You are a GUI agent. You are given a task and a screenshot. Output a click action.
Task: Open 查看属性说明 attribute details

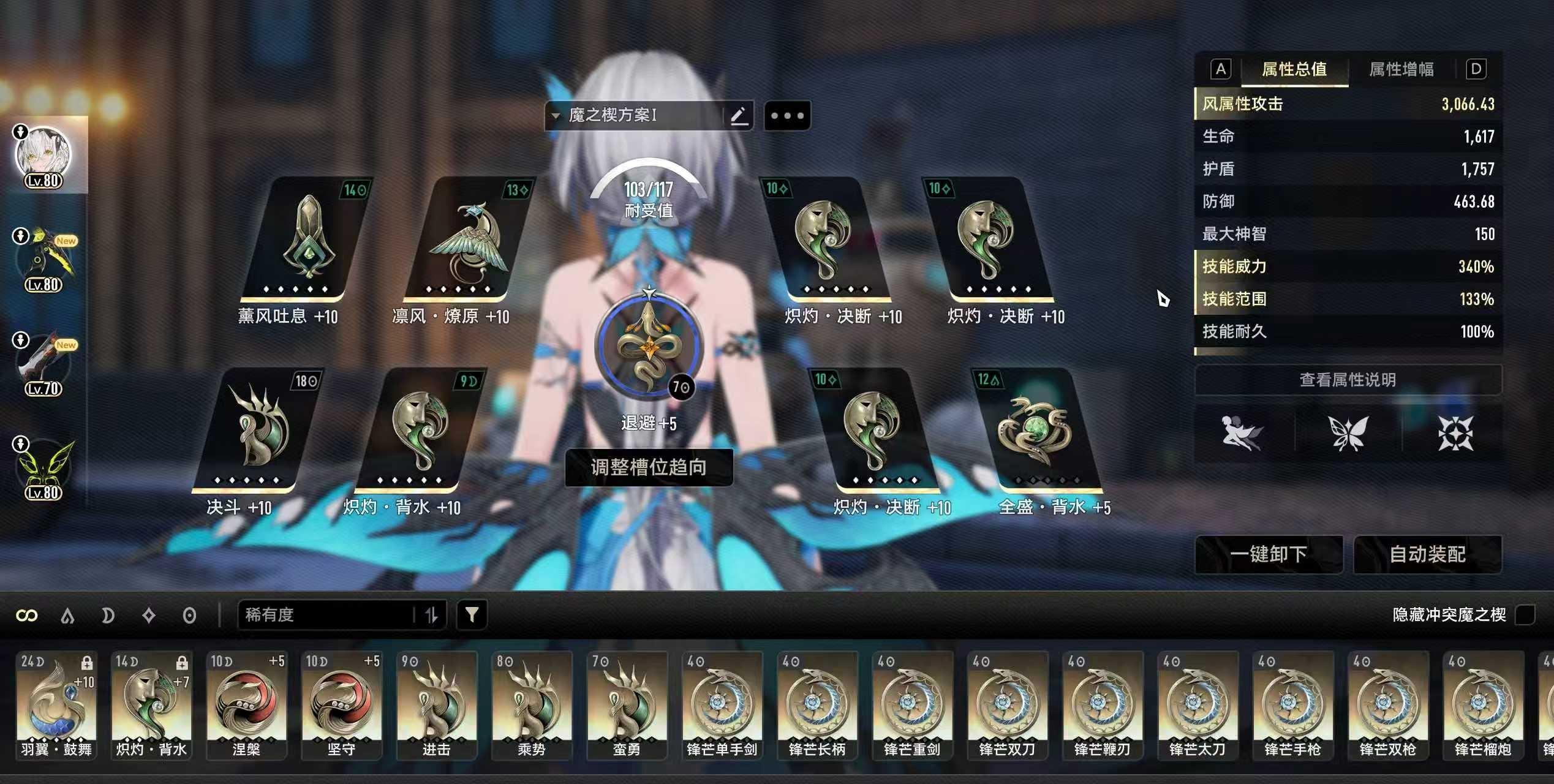1348,380
